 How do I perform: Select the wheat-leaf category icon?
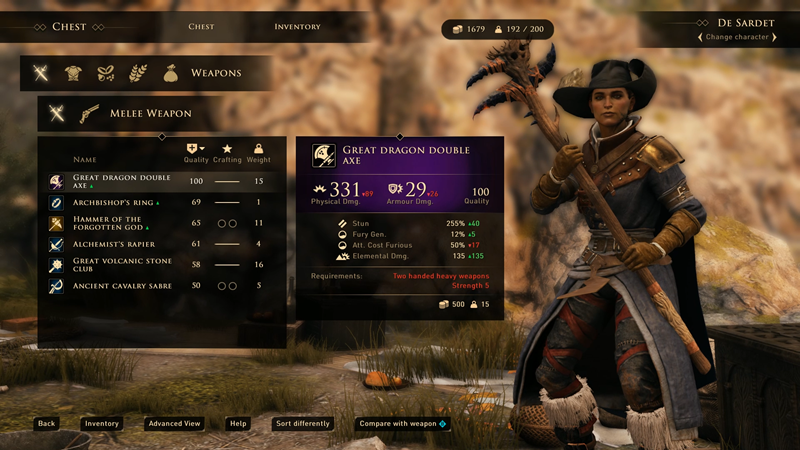[137, 73]
